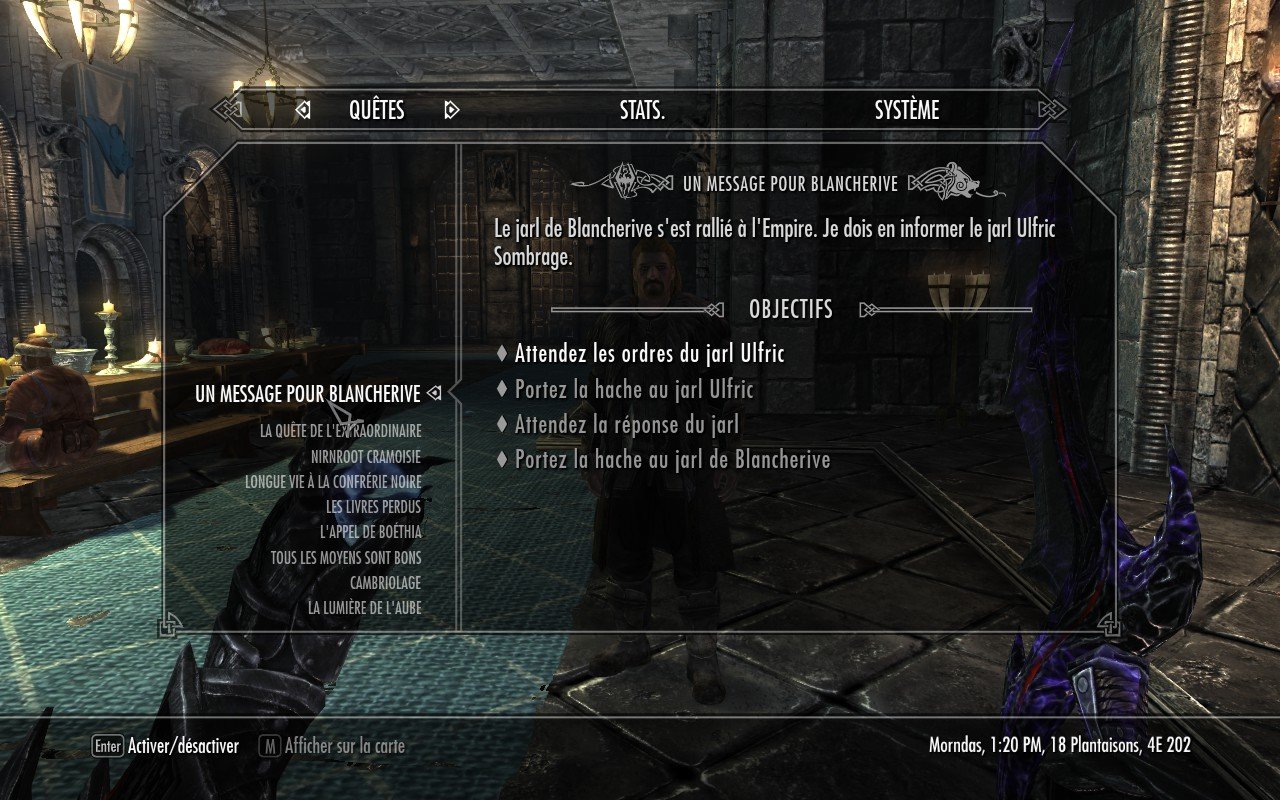
Task: Open the Système tab
Action: point(906,111)
